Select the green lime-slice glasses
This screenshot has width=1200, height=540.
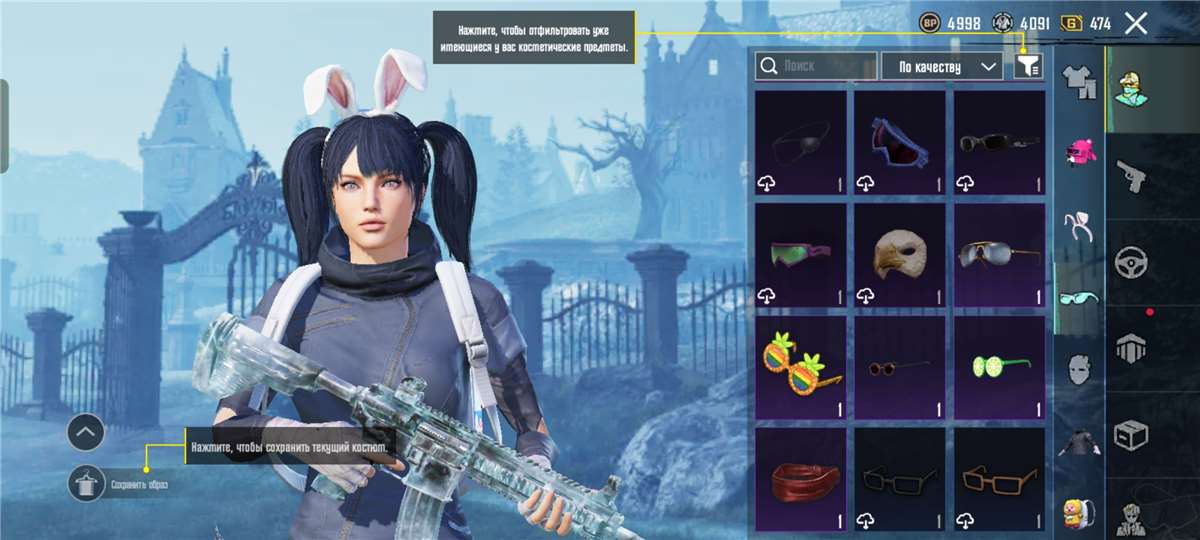(999, 368)
